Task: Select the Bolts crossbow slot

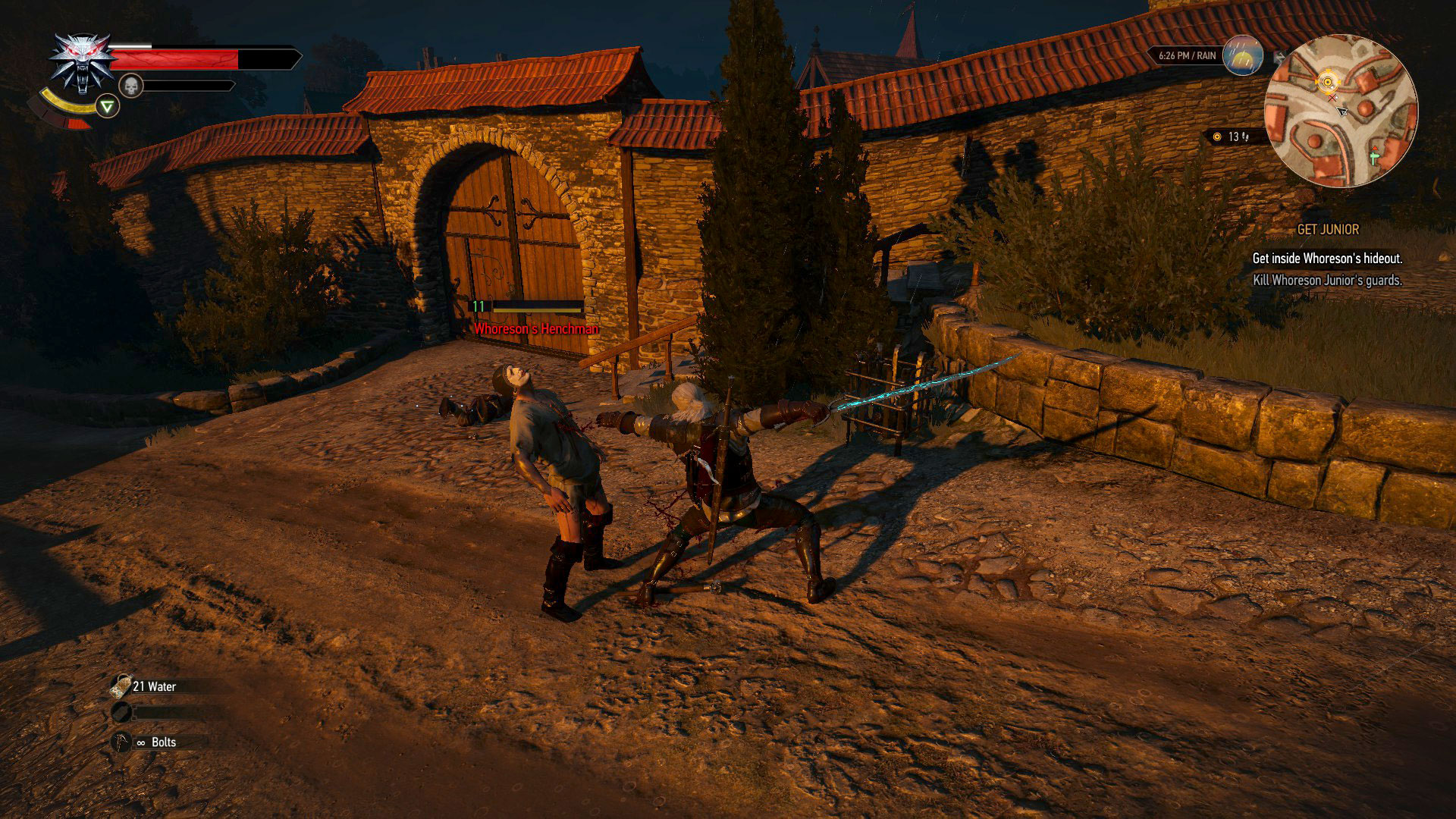Action: (x=121, y=742)
